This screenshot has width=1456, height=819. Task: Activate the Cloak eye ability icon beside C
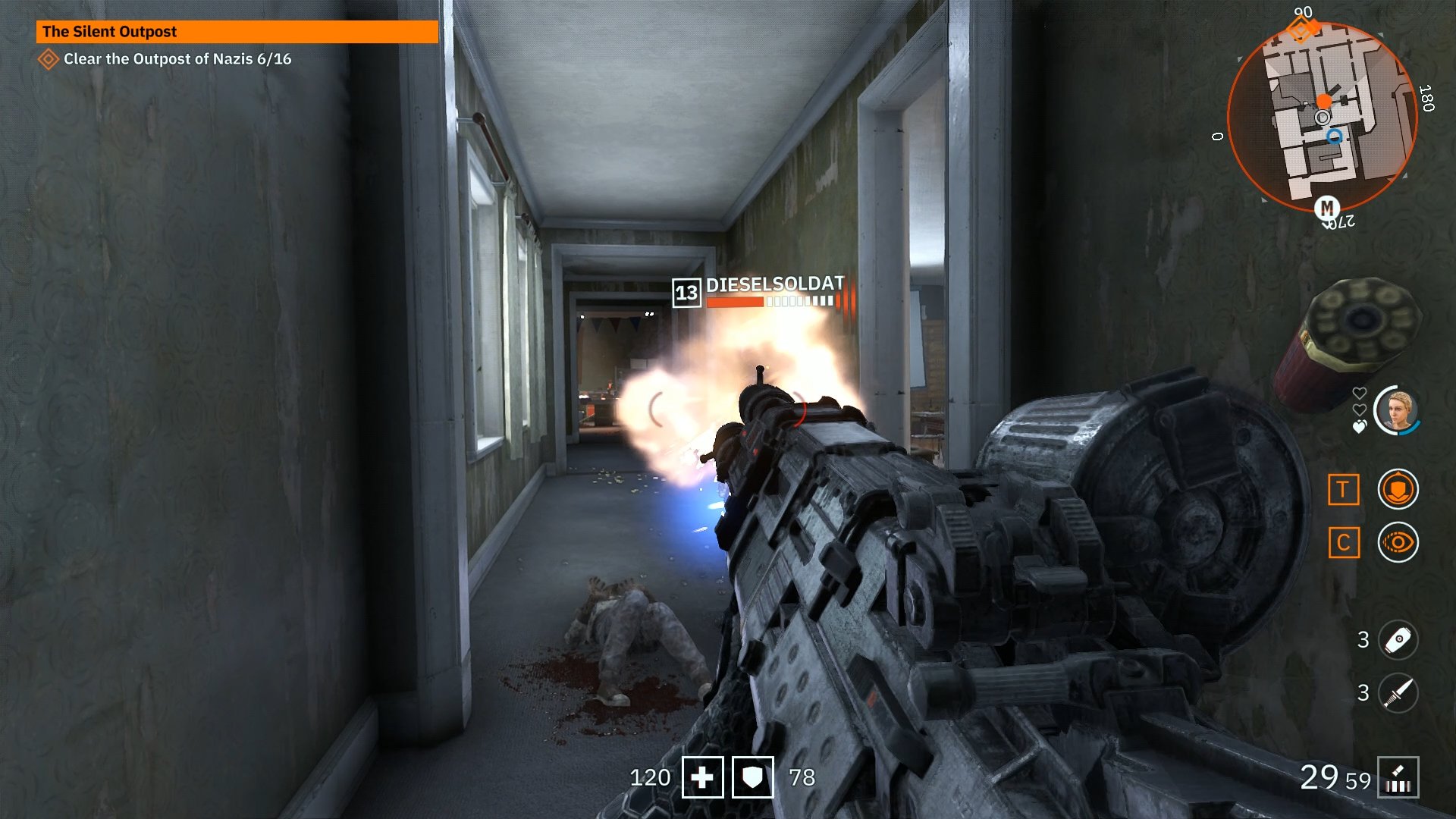click(x=1397, y=540)
